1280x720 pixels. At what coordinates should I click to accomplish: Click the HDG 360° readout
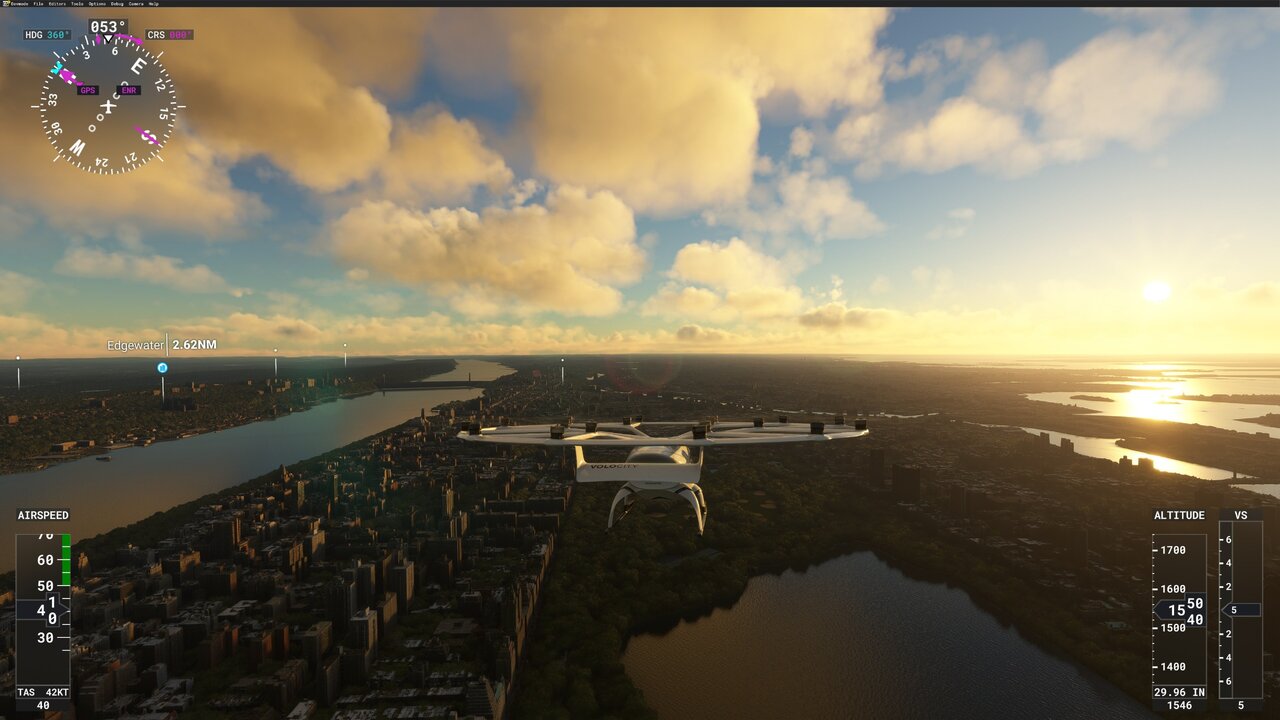47,34
